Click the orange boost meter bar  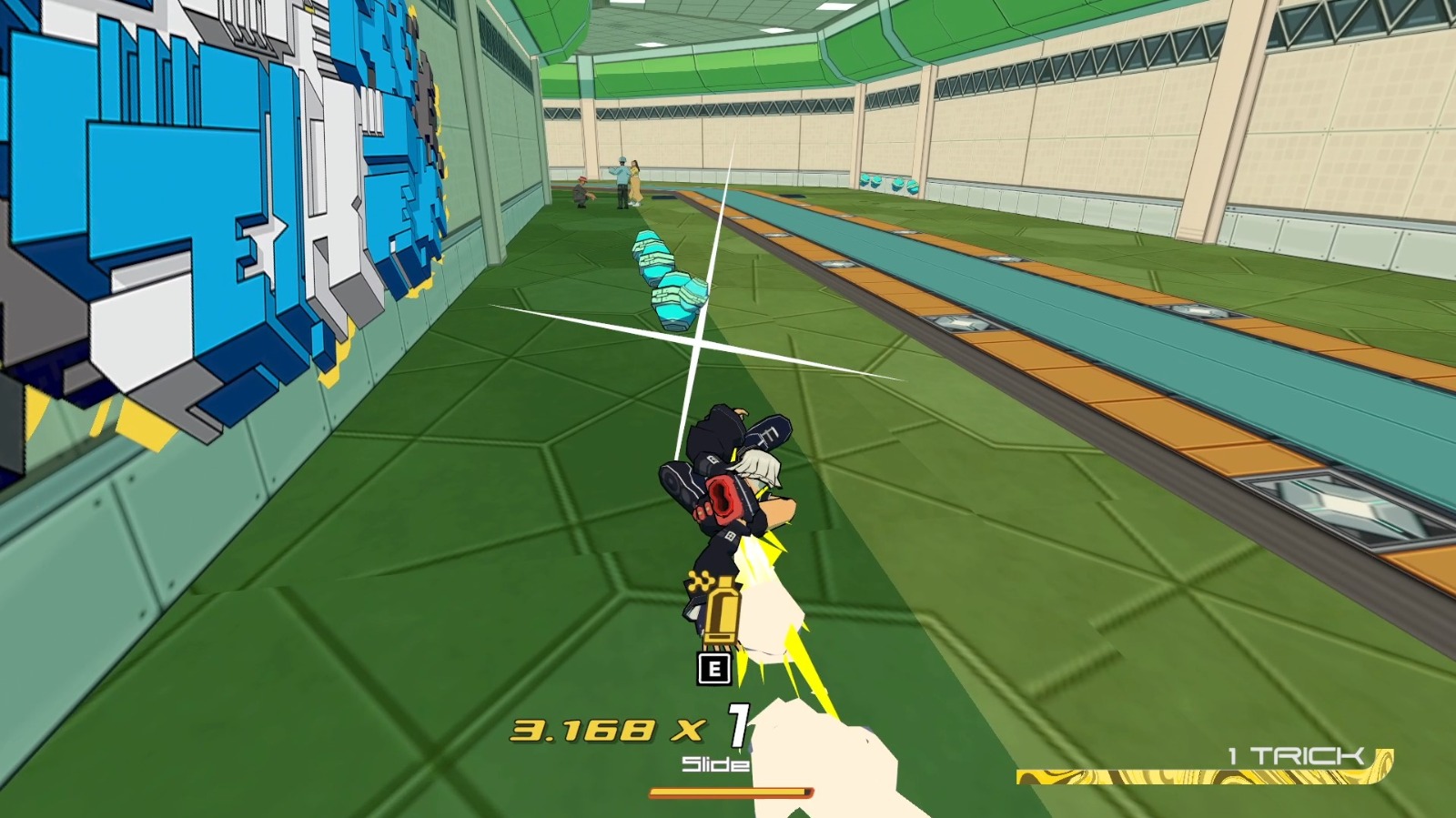[733, 793]
